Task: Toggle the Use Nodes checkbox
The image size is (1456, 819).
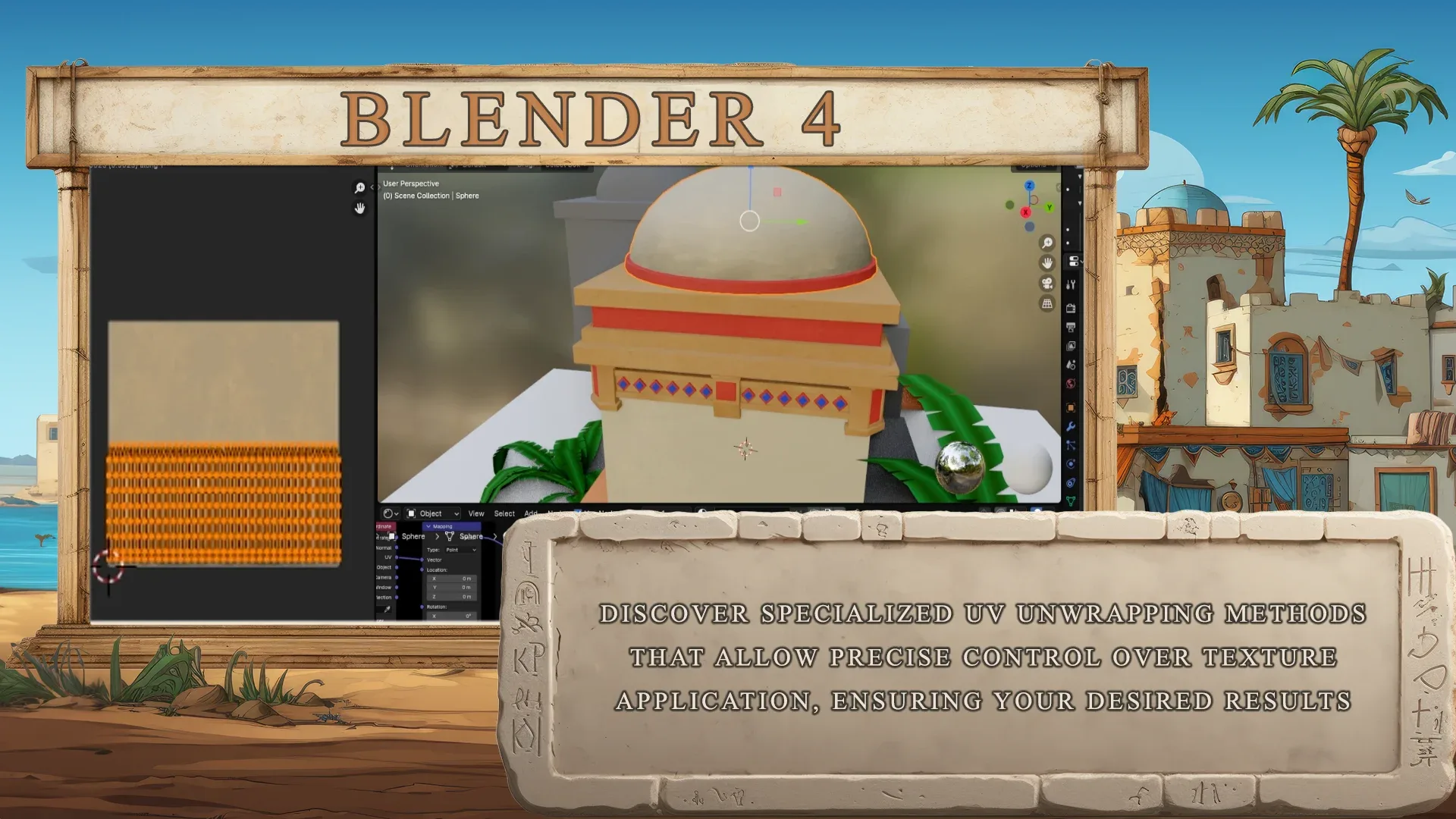Action: coord(579,512)
